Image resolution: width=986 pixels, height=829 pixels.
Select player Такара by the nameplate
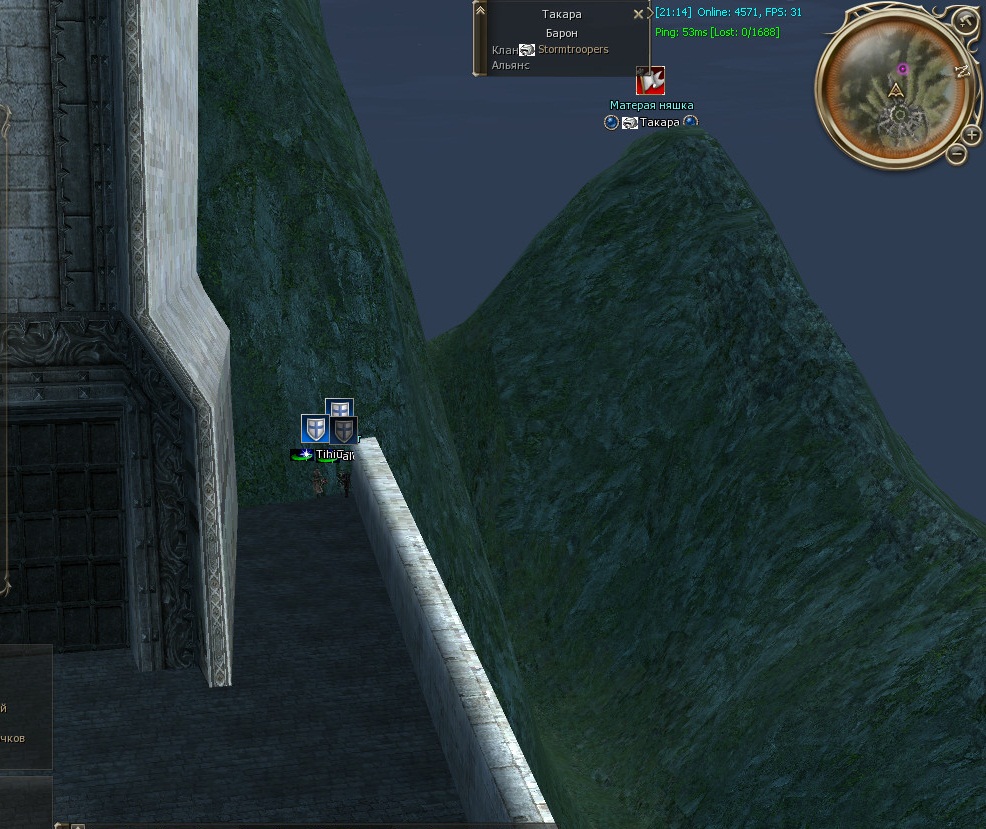[659, 122]
